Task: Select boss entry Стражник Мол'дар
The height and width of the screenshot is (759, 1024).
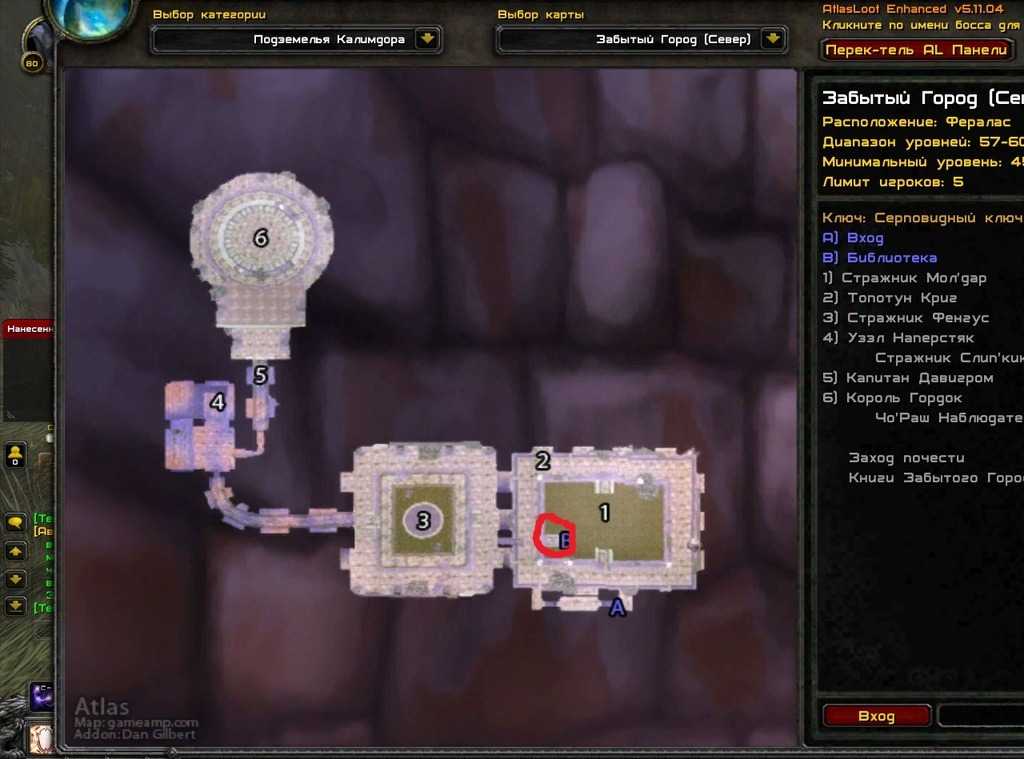Action: [914, 278]
